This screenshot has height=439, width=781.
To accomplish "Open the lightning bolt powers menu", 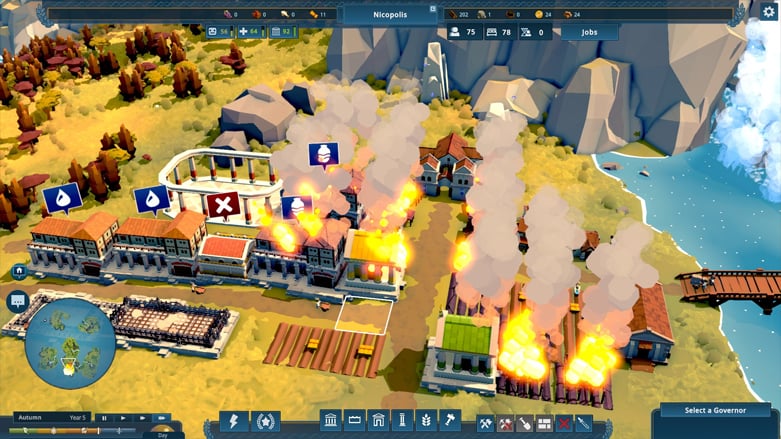I will [x=234, y=421].
